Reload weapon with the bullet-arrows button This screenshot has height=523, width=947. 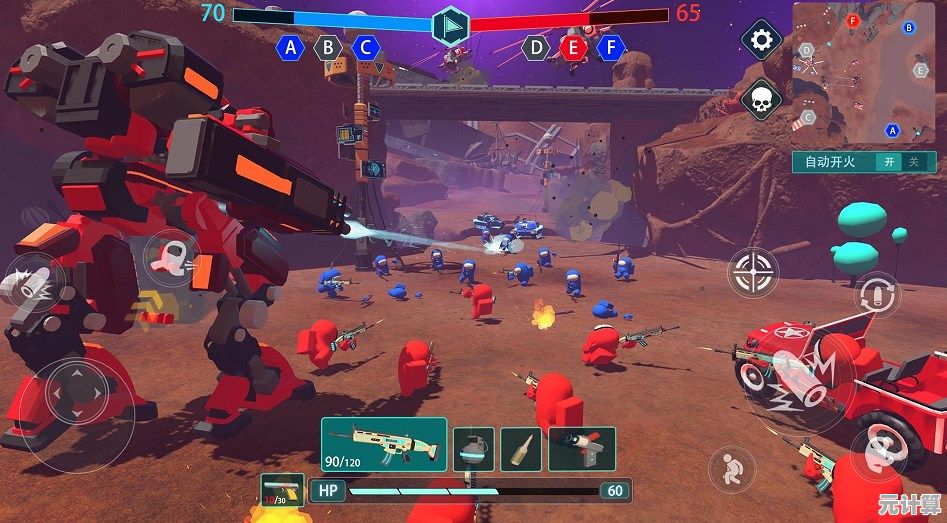click(x=877, y=295)
